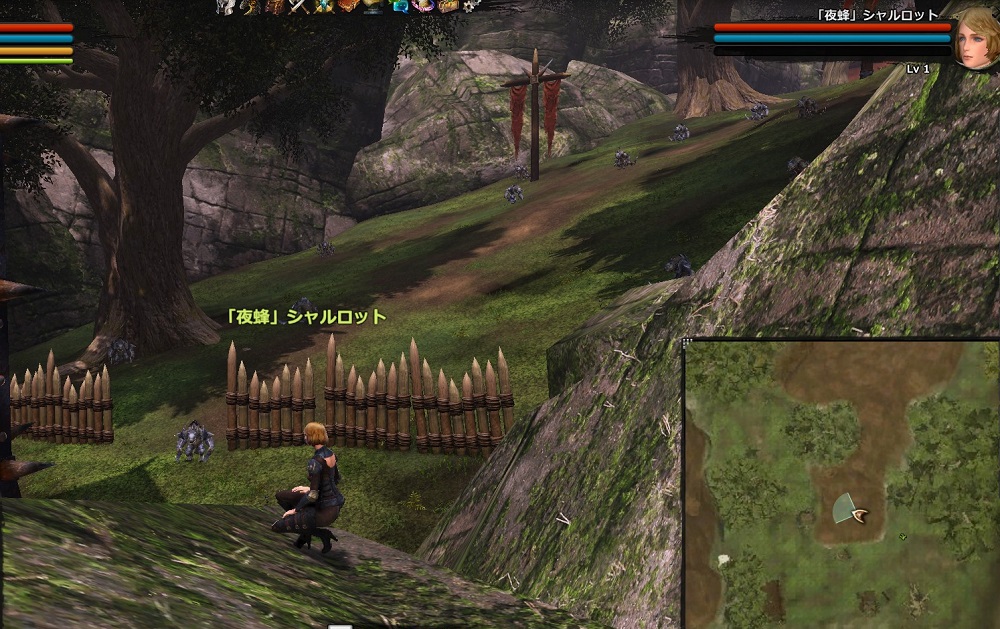Click the dragon head menu icon
Screen dimensions: 1000x629
pos(251,6)
